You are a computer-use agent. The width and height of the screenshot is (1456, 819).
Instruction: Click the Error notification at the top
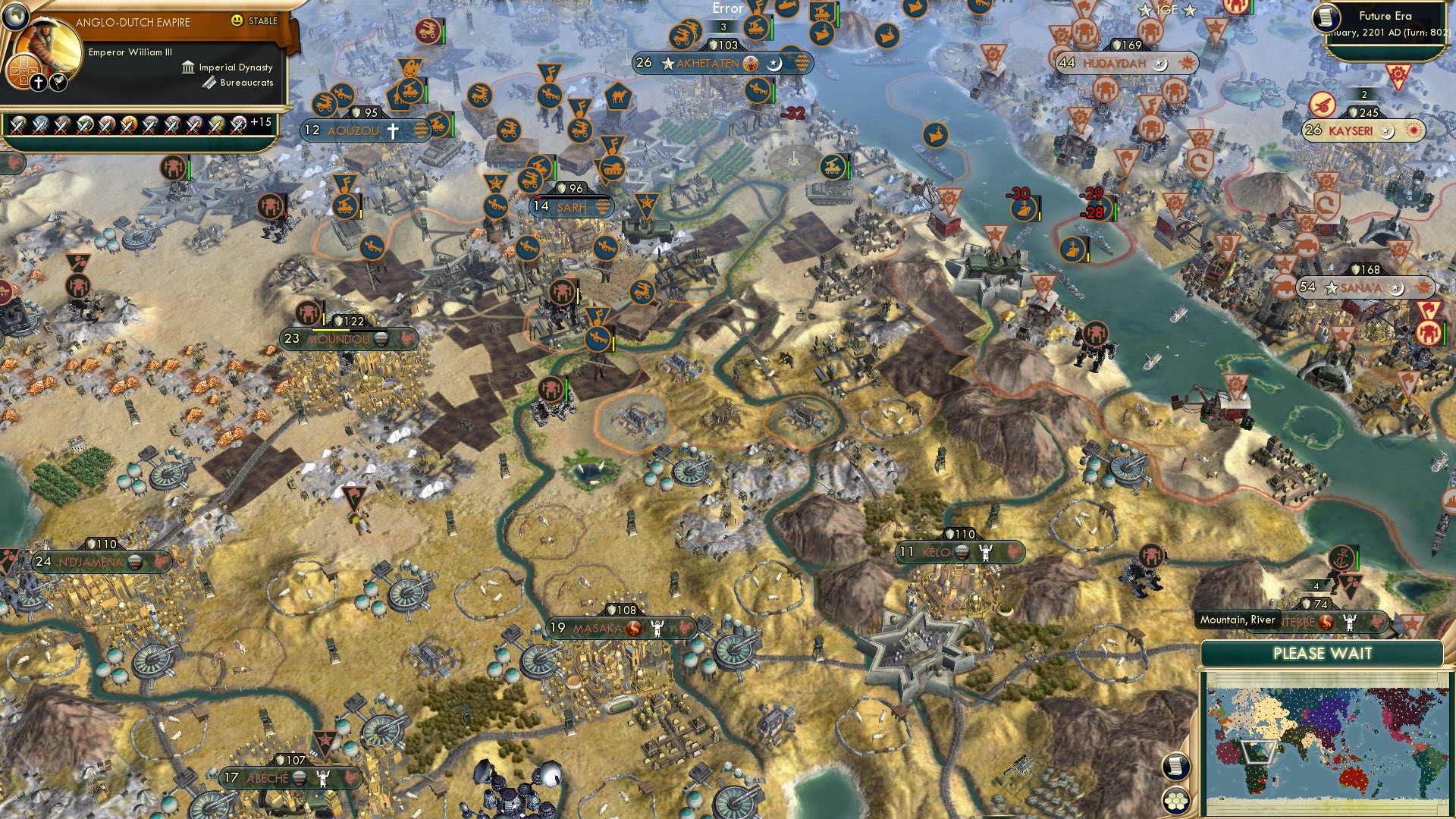tap(726, 9)
